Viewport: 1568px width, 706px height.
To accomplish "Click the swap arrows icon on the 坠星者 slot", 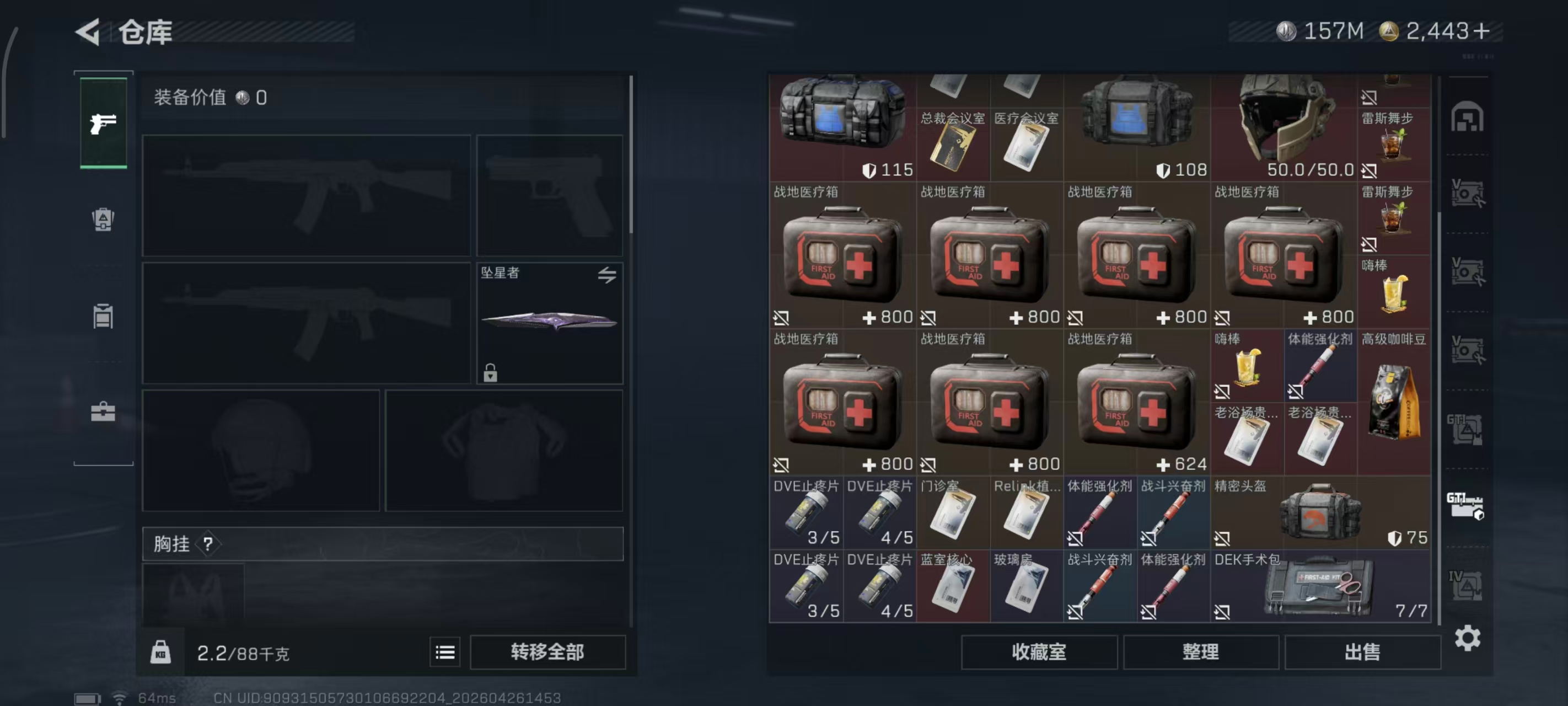I will point(608,275).
